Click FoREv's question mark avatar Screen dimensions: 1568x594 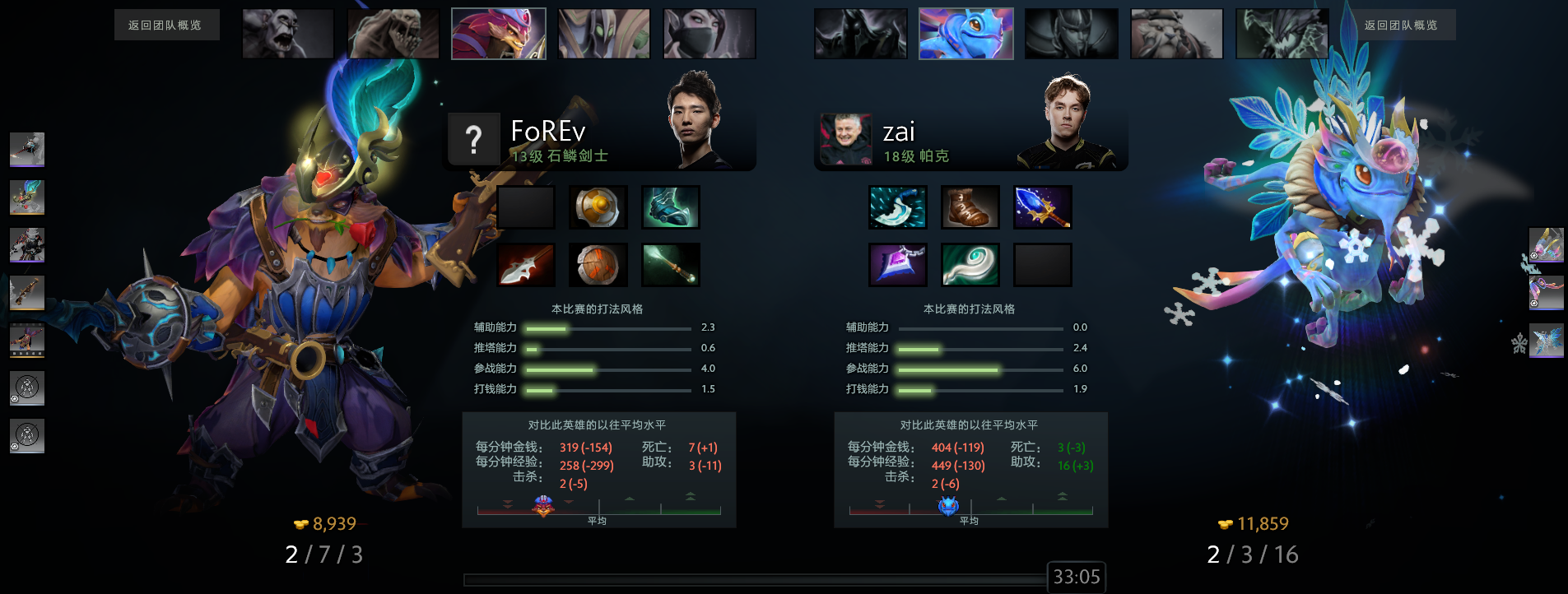click(x=473, y=140)
